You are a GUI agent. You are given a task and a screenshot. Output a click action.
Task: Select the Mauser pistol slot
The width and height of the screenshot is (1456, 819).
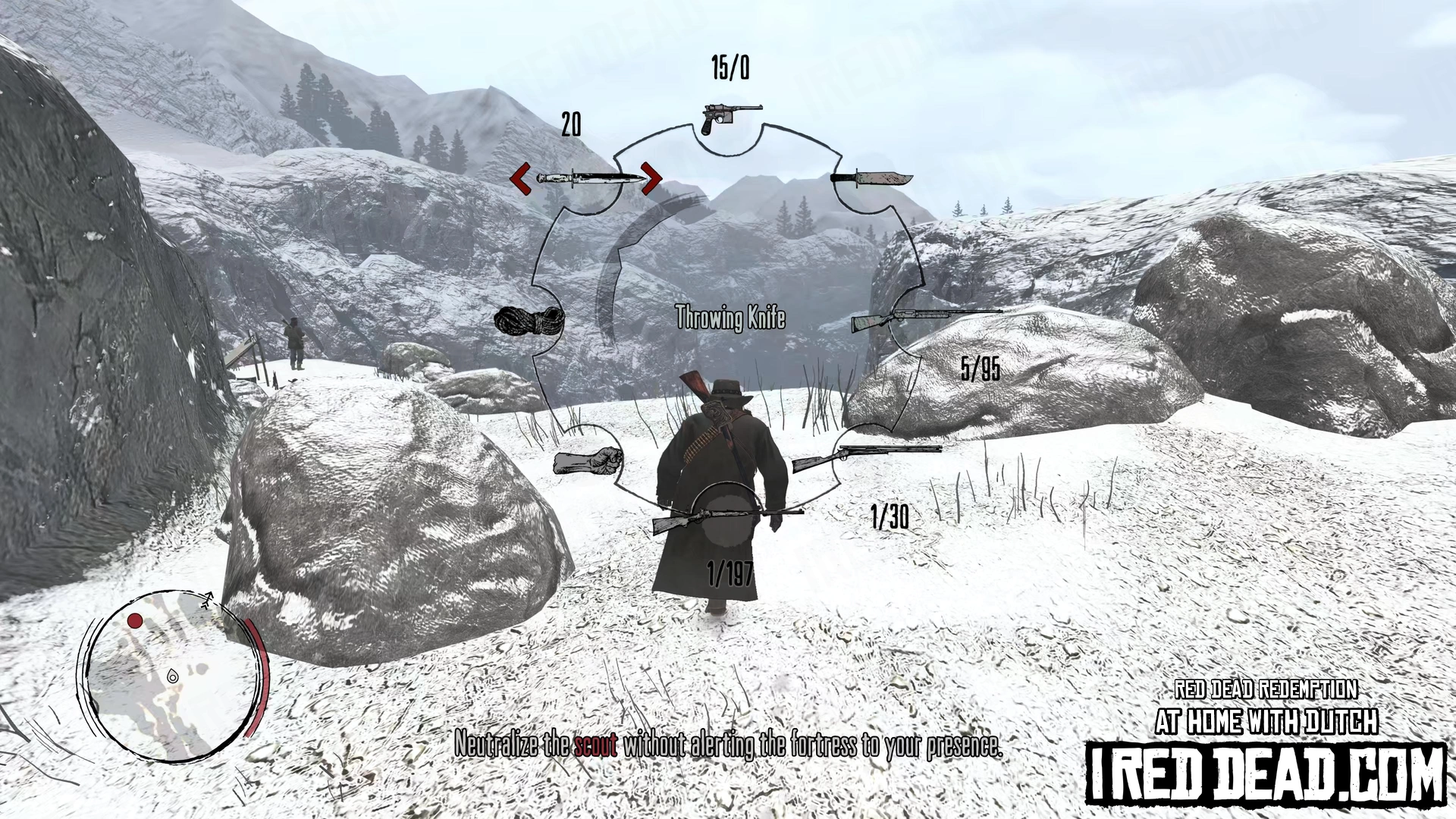click(x=730, y=118)
